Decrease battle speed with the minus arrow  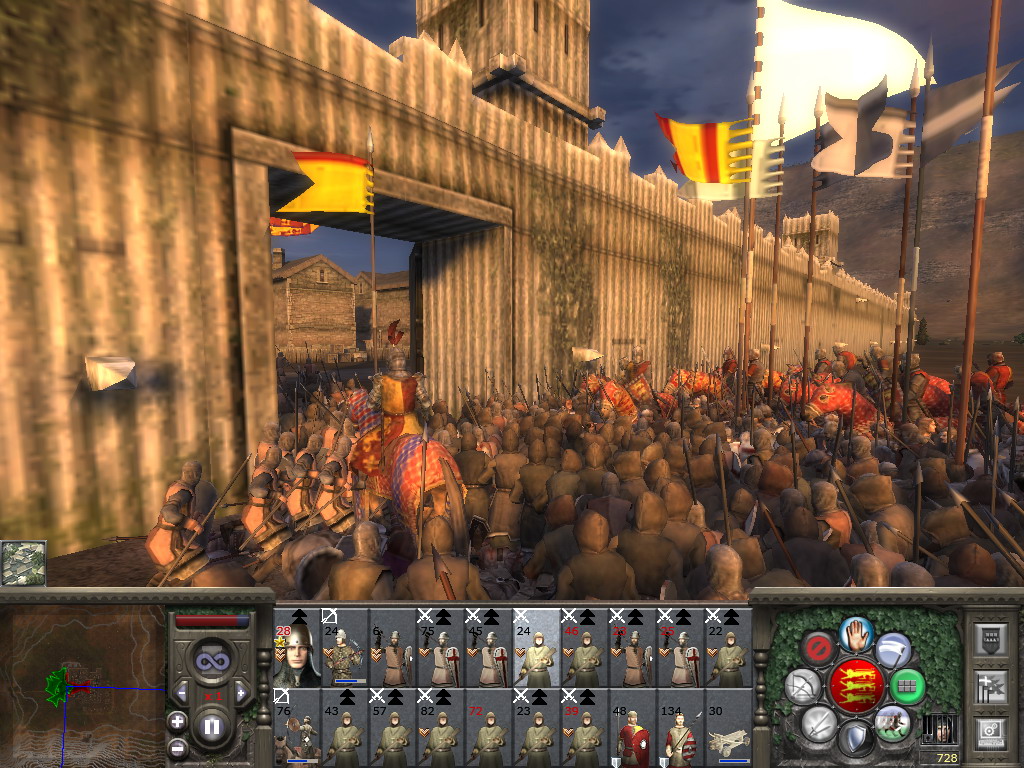pos(182,692)
